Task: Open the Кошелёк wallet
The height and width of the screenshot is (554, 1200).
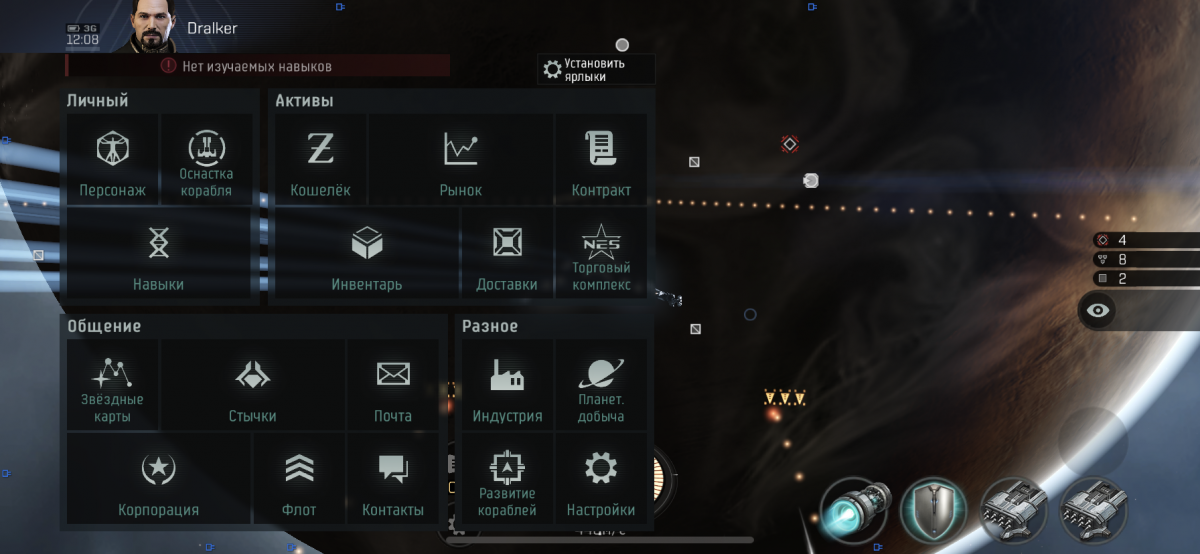Action: 320,160
